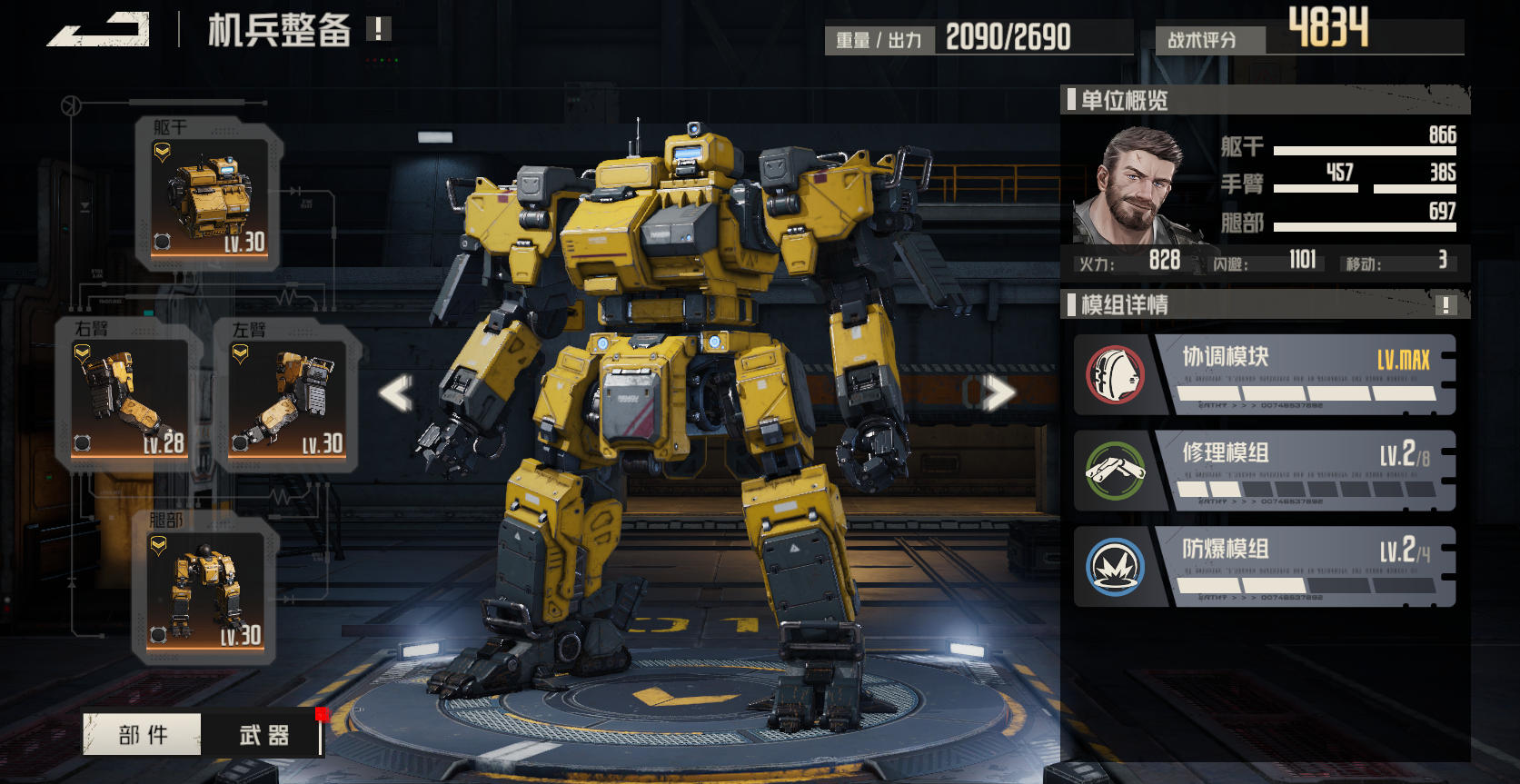Show the next mech with right arrow
1520x784 pixels.
[x=997, y=392]
